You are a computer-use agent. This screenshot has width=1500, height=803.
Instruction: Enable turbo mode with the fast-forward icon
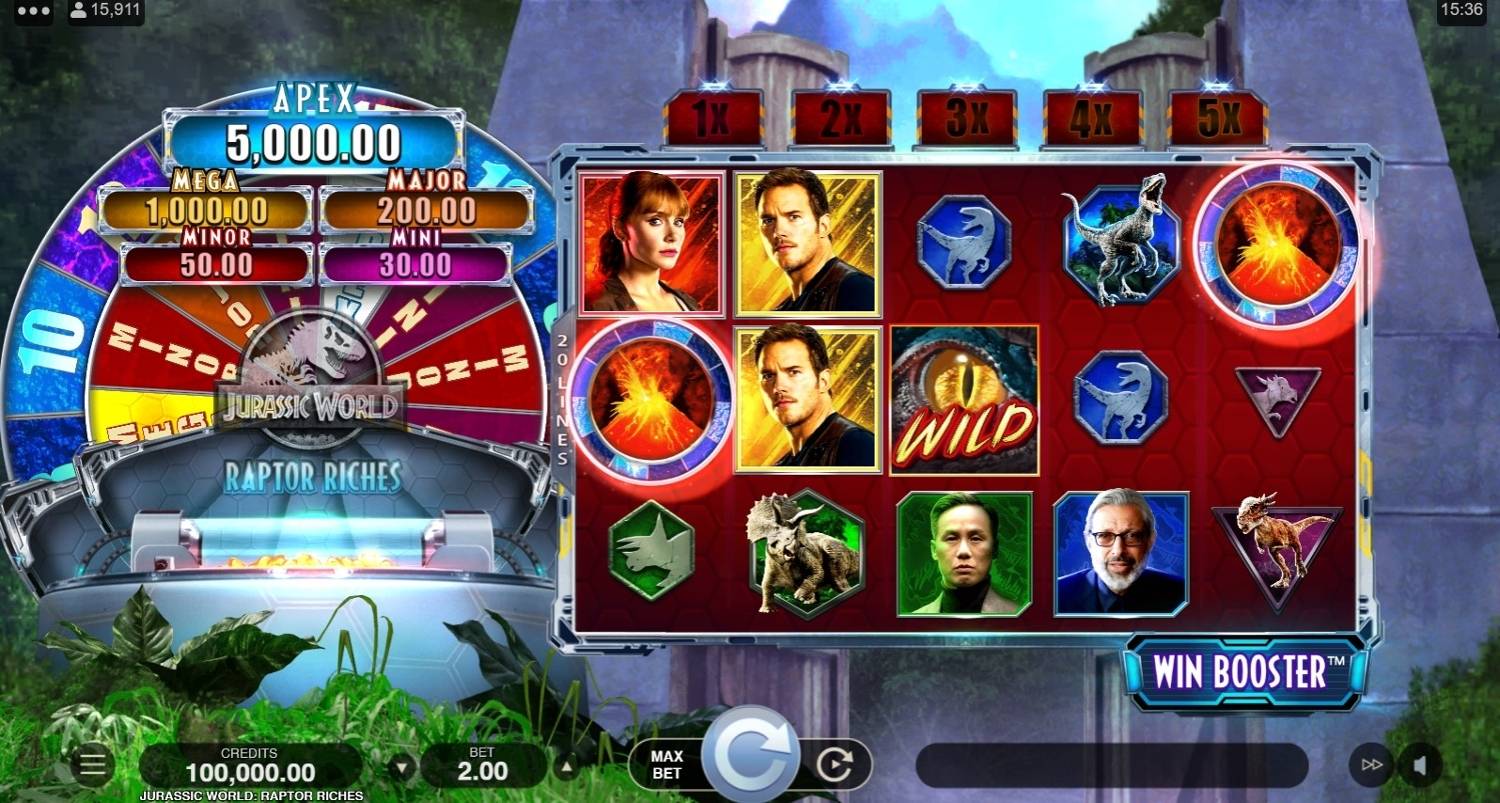point(1369,763)
